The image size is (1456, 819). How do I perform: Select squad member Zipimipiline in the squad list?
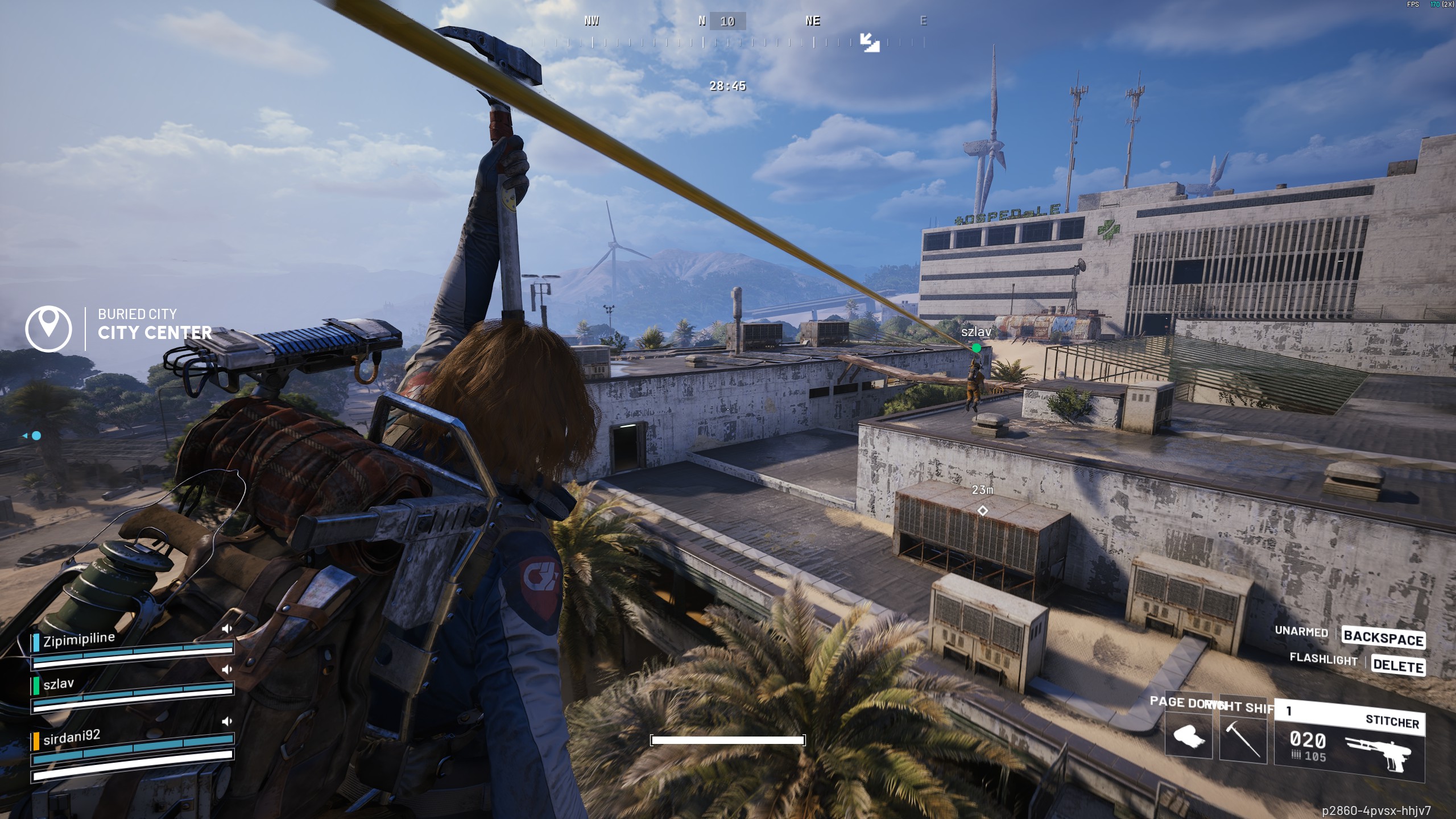(x=79, y=640)
